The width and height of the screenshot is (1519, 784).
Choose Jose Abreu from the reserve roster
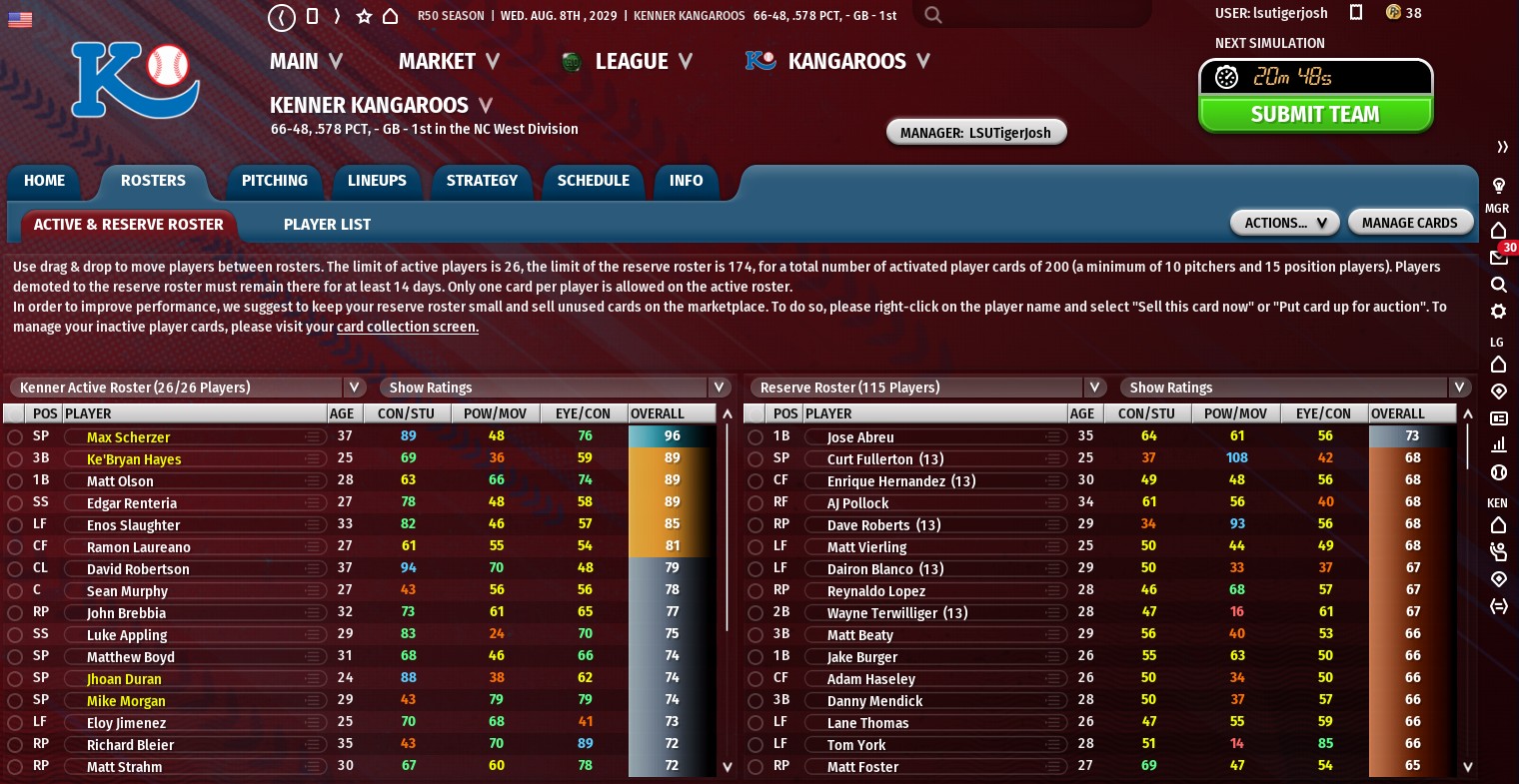(x=859, y=437)
